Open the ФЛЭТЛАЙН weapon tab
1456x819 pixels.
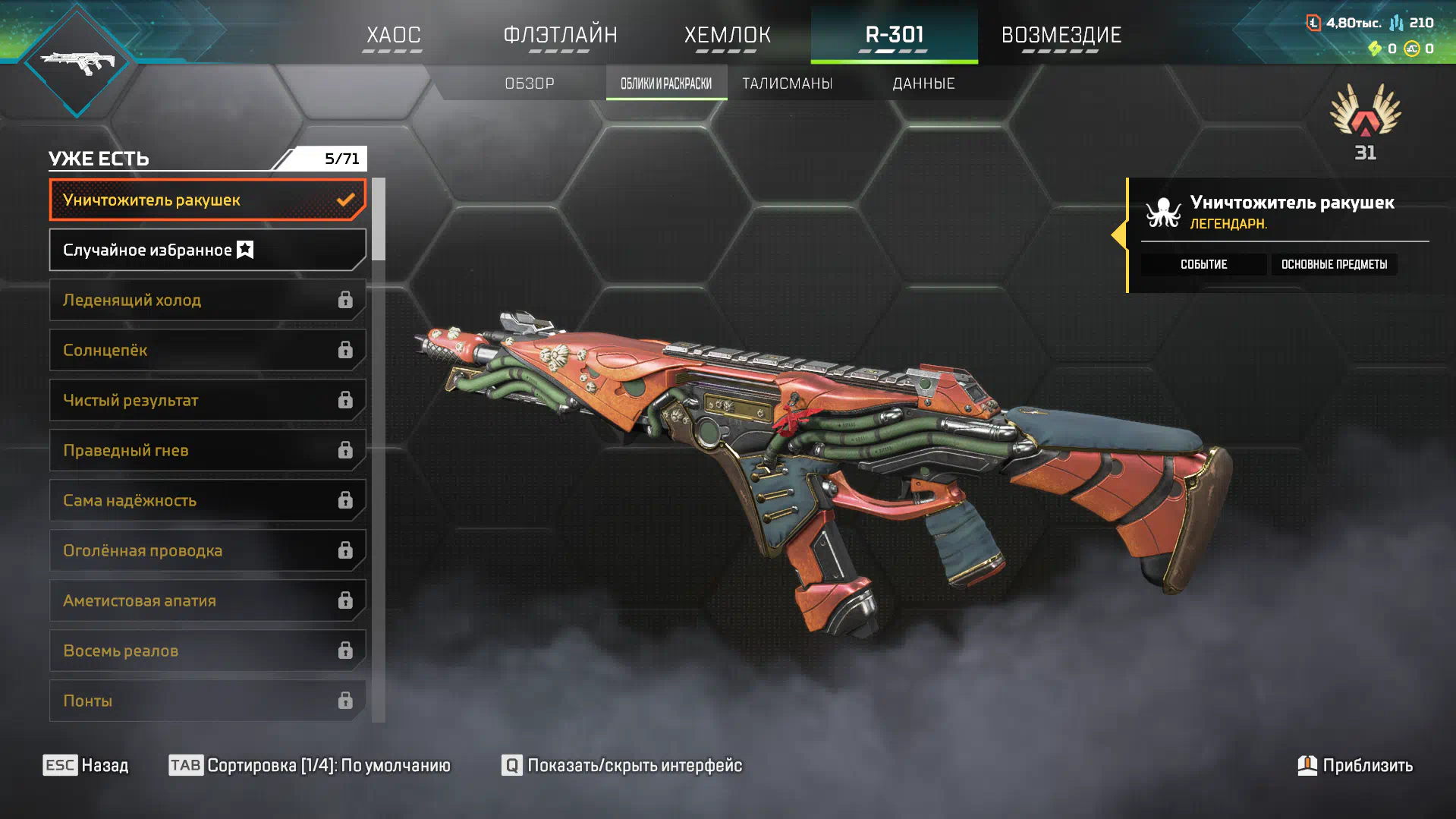click(560, 35)
